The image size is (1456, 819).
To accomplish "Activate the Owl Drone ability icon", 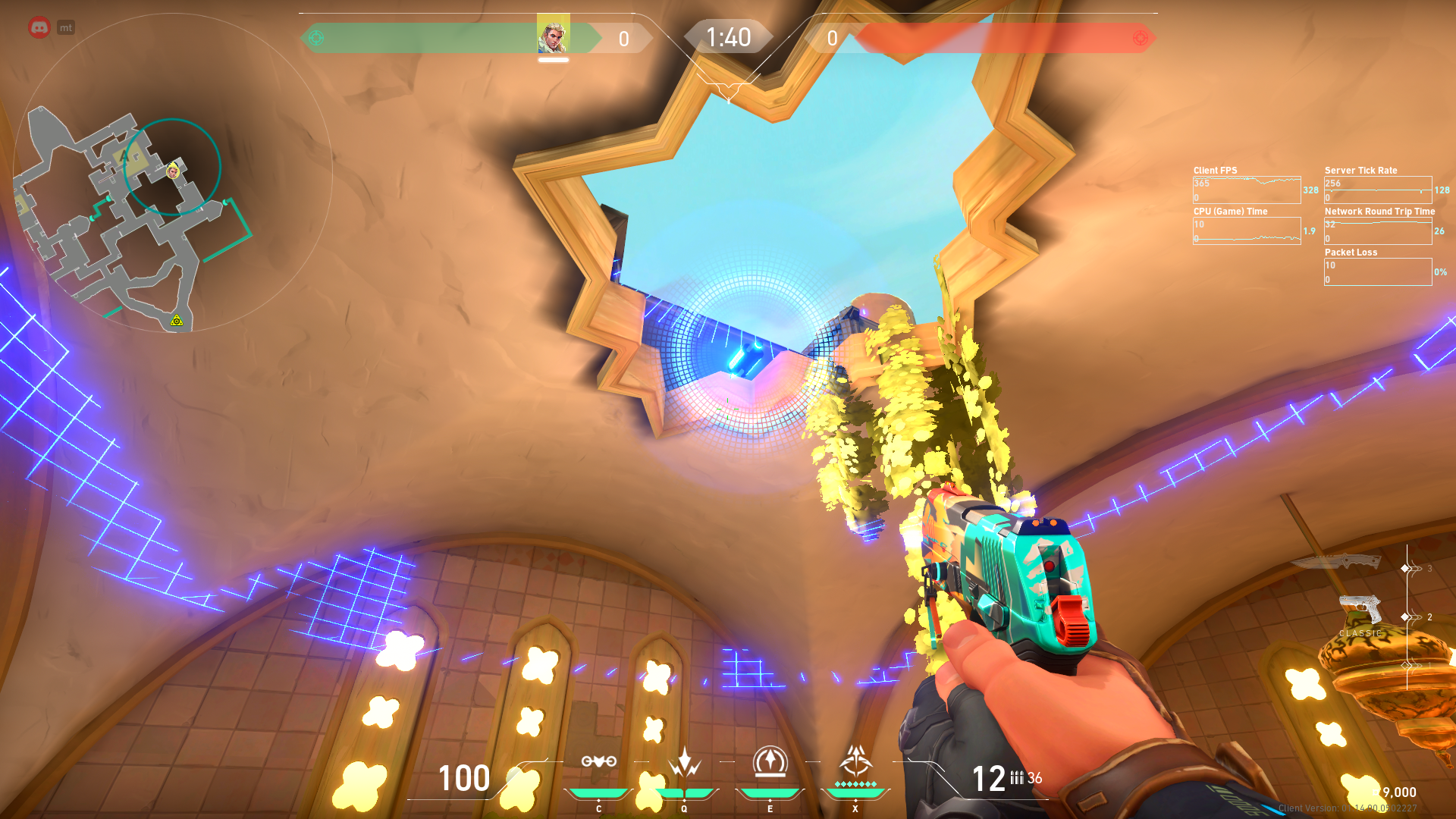I will click(x=598, y=761).
